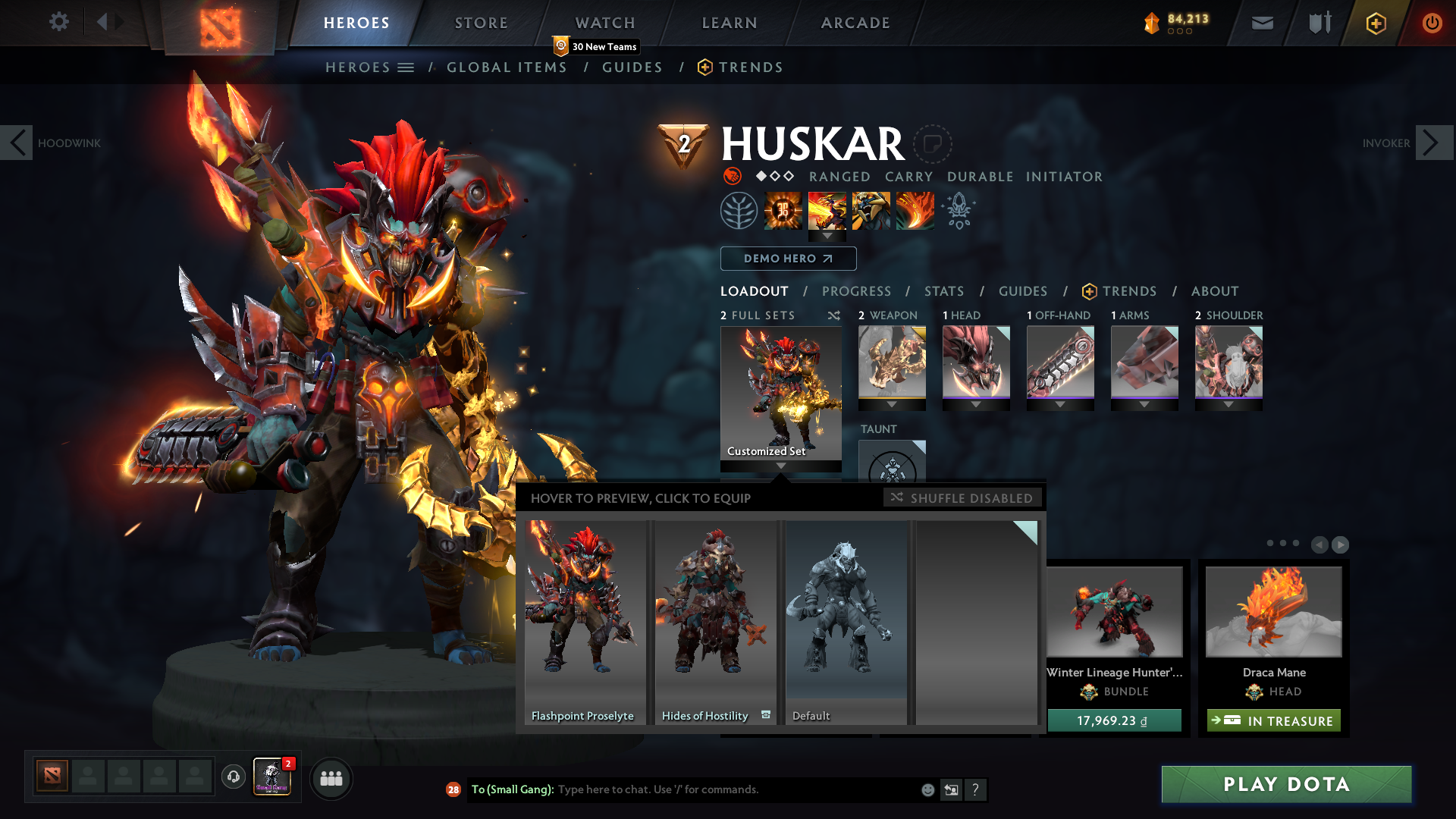This screenshot has height=819, width=1456.
Task: Go to next hero Invoker
Action: tap(1433, 143)
